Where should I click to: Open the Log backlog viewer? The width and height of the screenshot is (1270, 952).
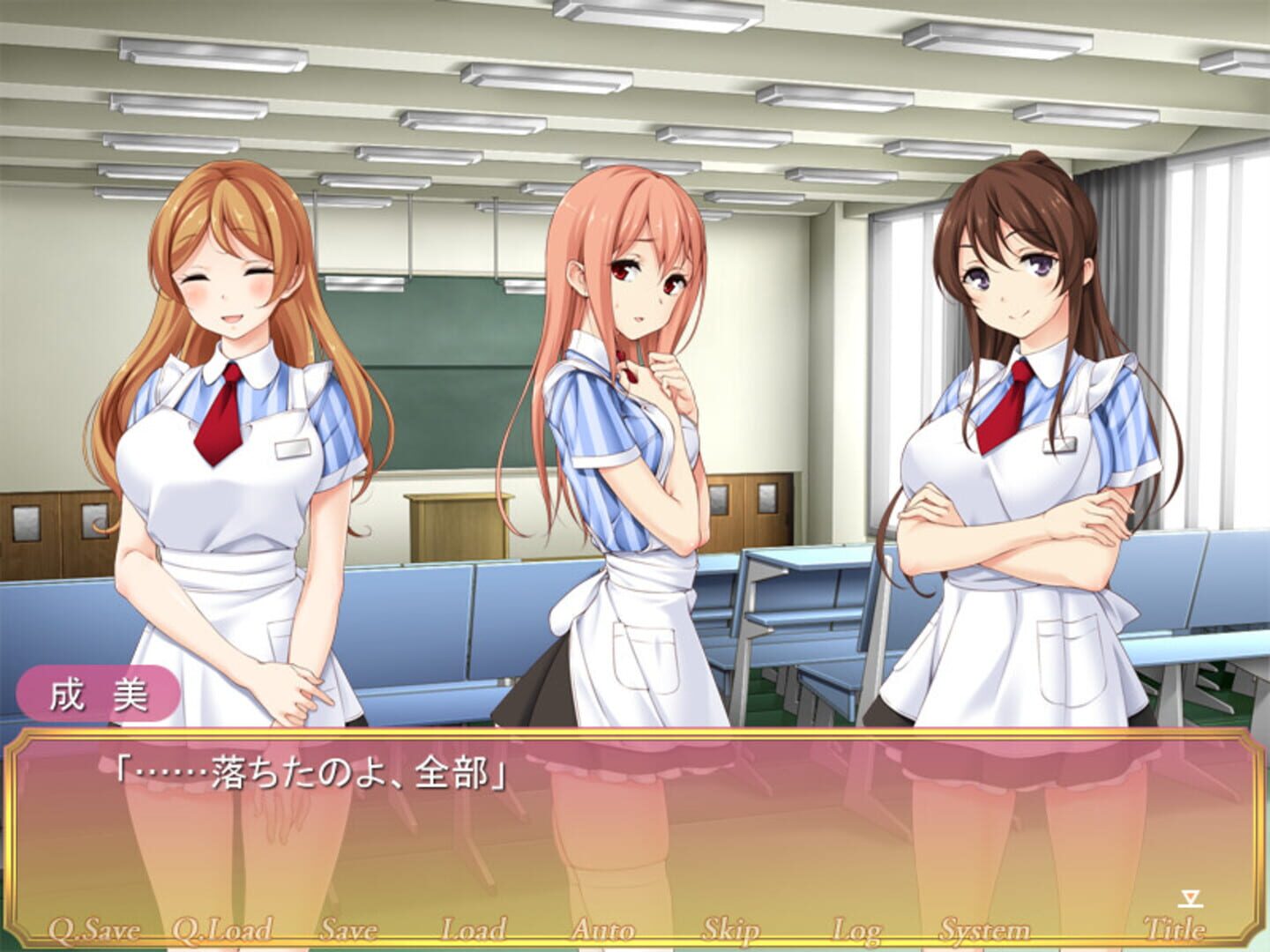coord(856,927)
